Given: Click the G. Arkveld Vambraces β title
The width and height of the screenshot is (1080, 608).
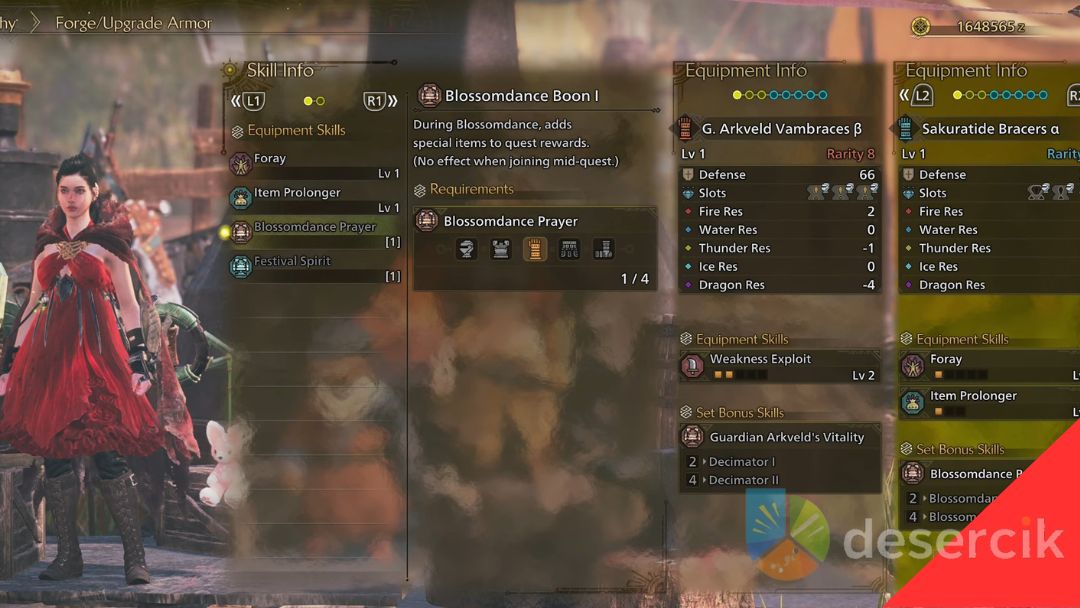Looking at the screenshot, I should 781,129.
